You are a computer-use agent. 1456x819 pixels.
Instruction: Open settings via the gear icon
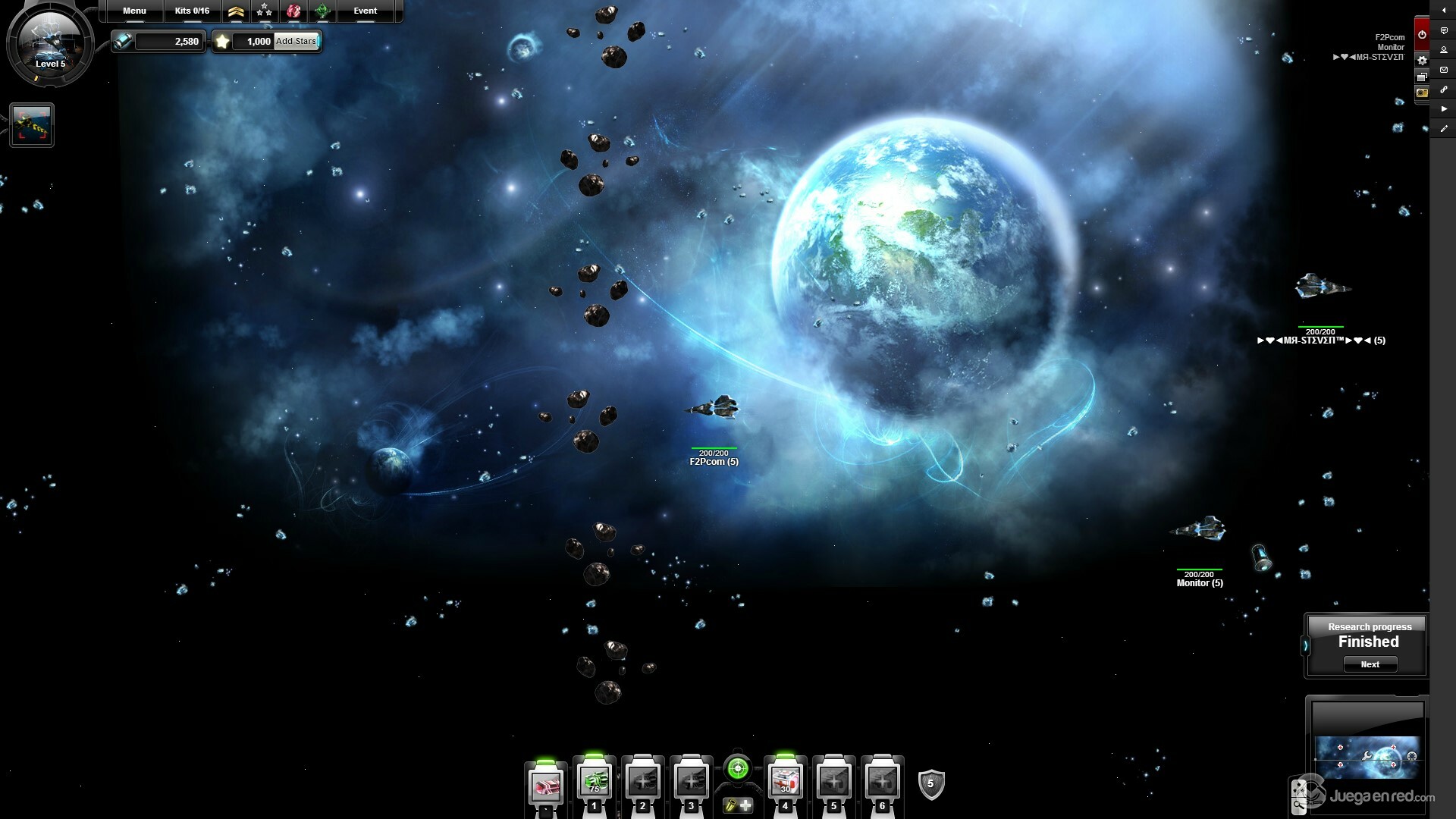pyautogui.click(x=1422, y=60)
